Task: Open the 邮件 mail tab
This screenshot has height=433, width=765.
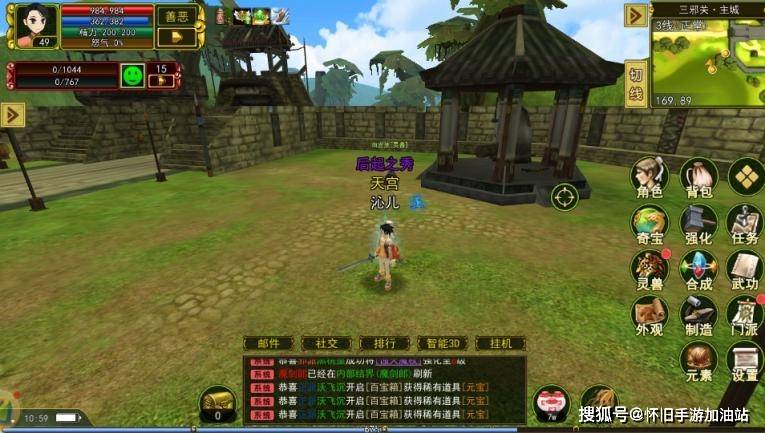Action: point(269,343)
